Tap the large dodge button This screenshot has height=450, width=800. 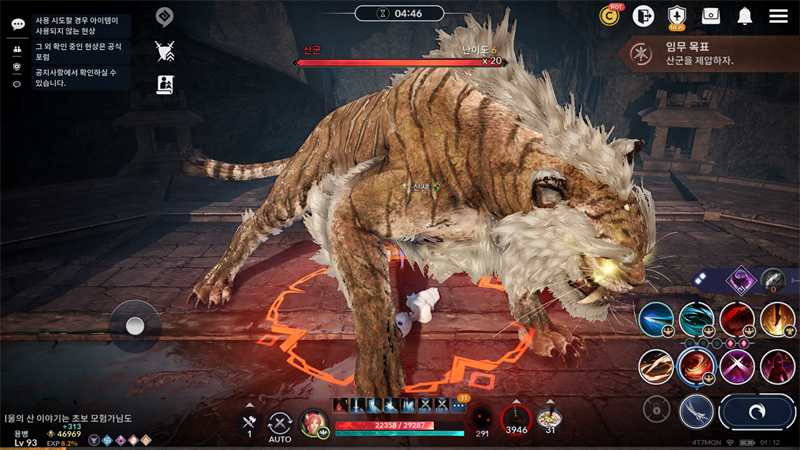757,411
